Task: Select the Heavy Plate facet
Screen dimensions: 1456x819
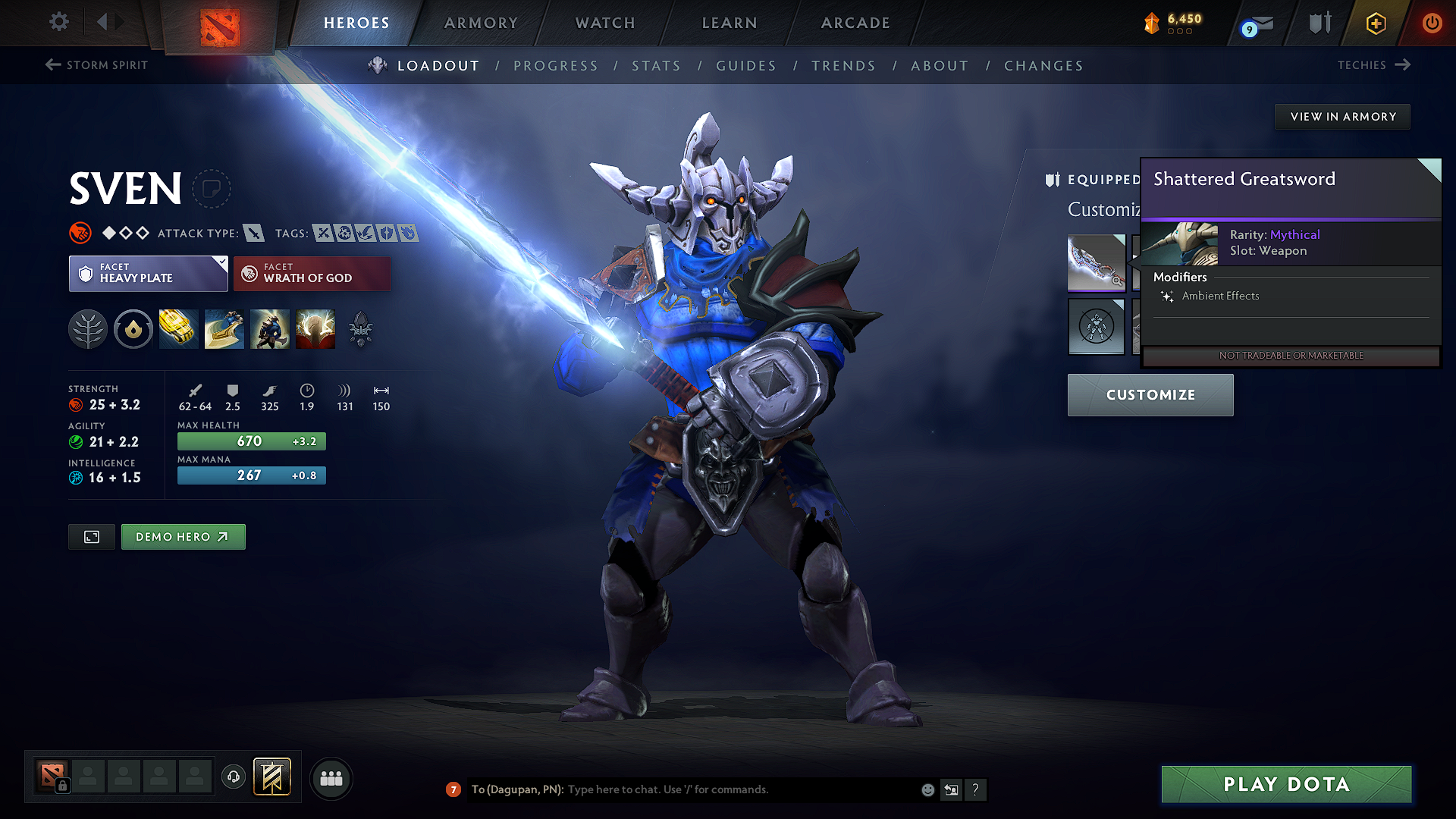Action: tap(148, 273)
